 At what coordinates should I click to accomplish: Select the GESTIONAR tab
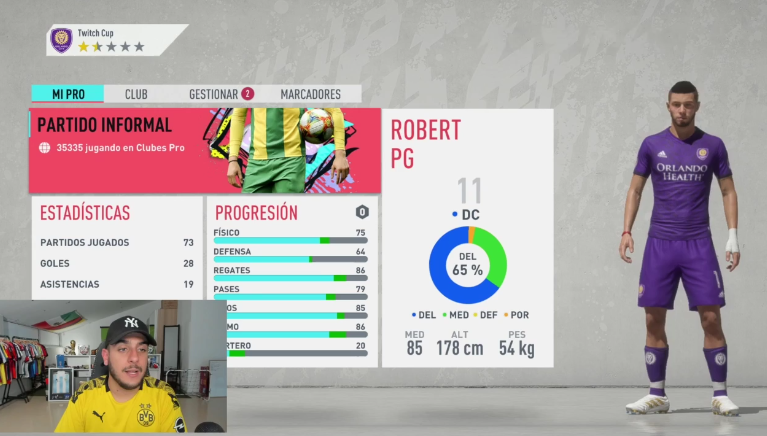(219, 94)
